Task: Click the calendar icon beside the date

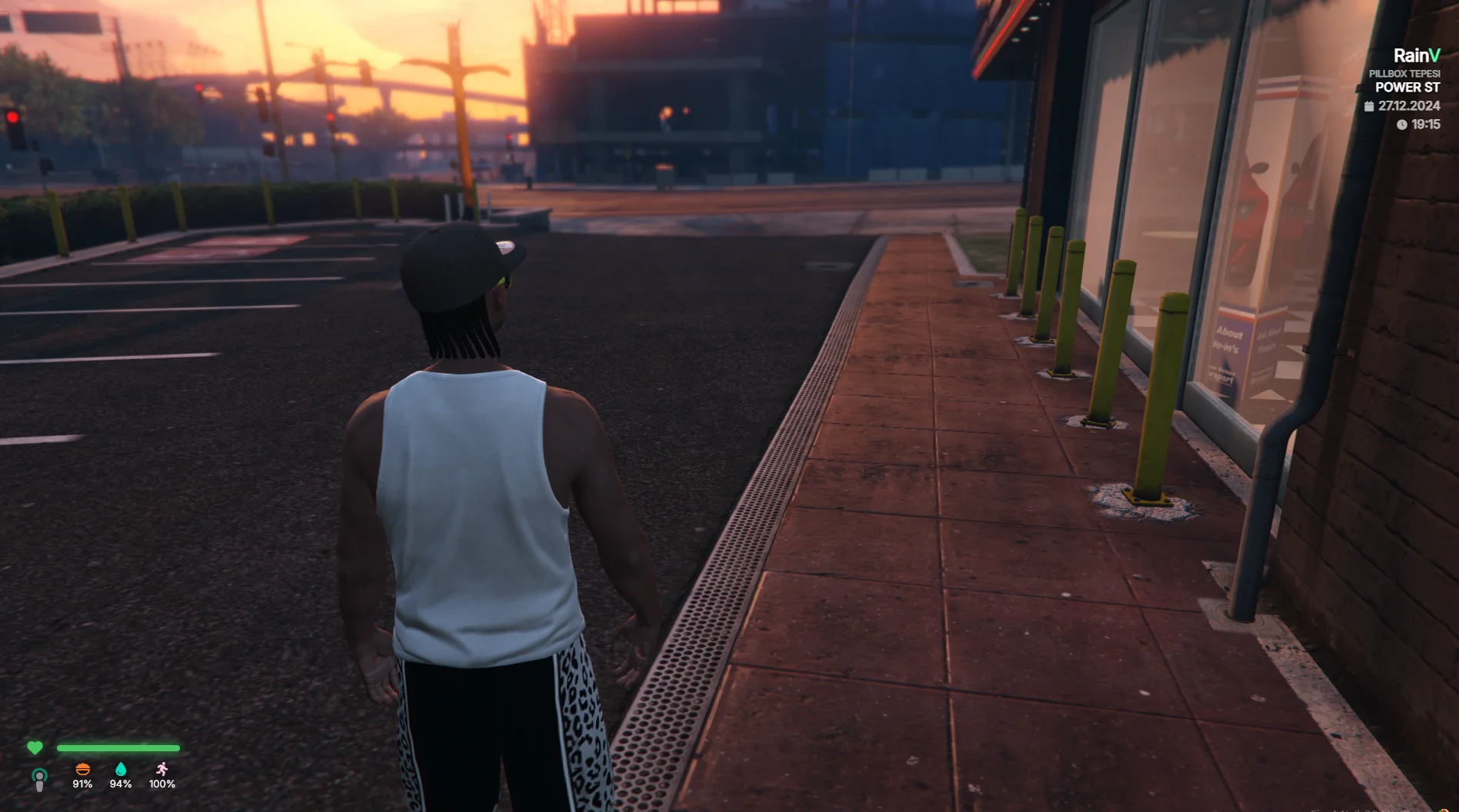Action: coord(1369,106)
